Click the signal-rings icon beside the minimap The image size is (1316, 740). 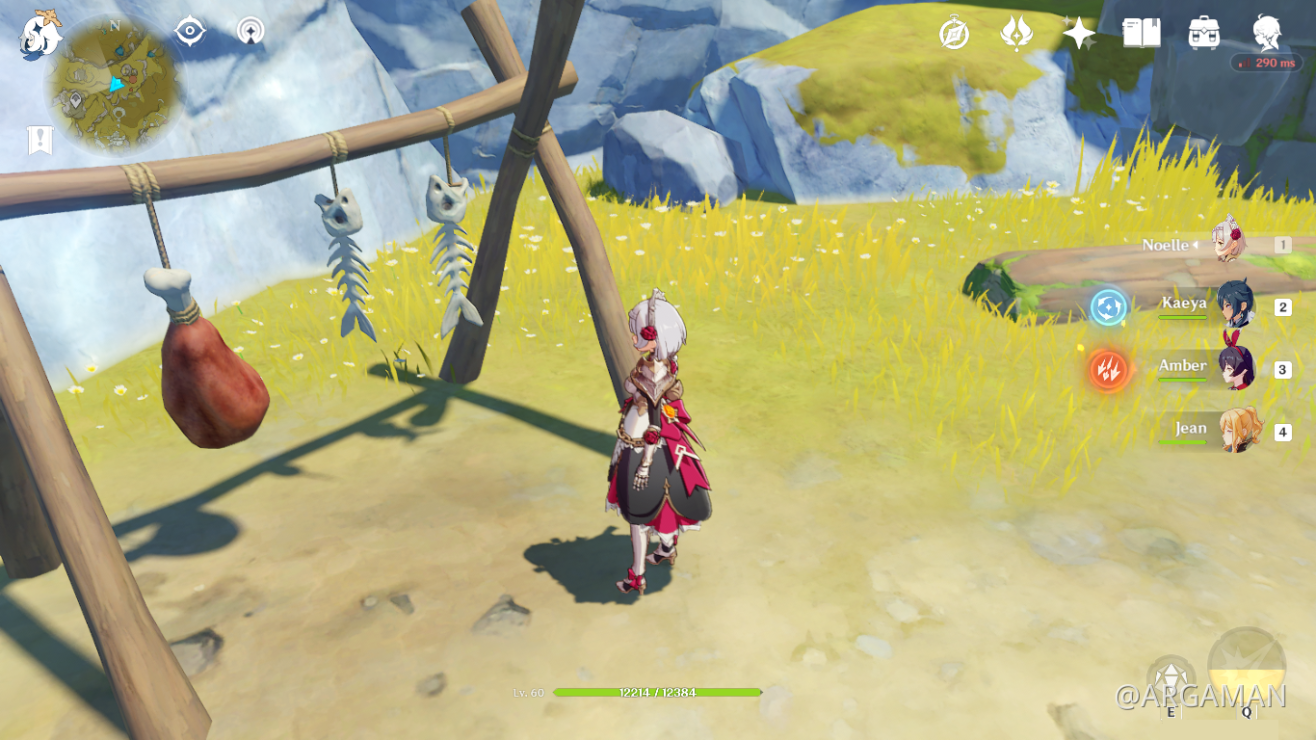[x=251, y=31]
